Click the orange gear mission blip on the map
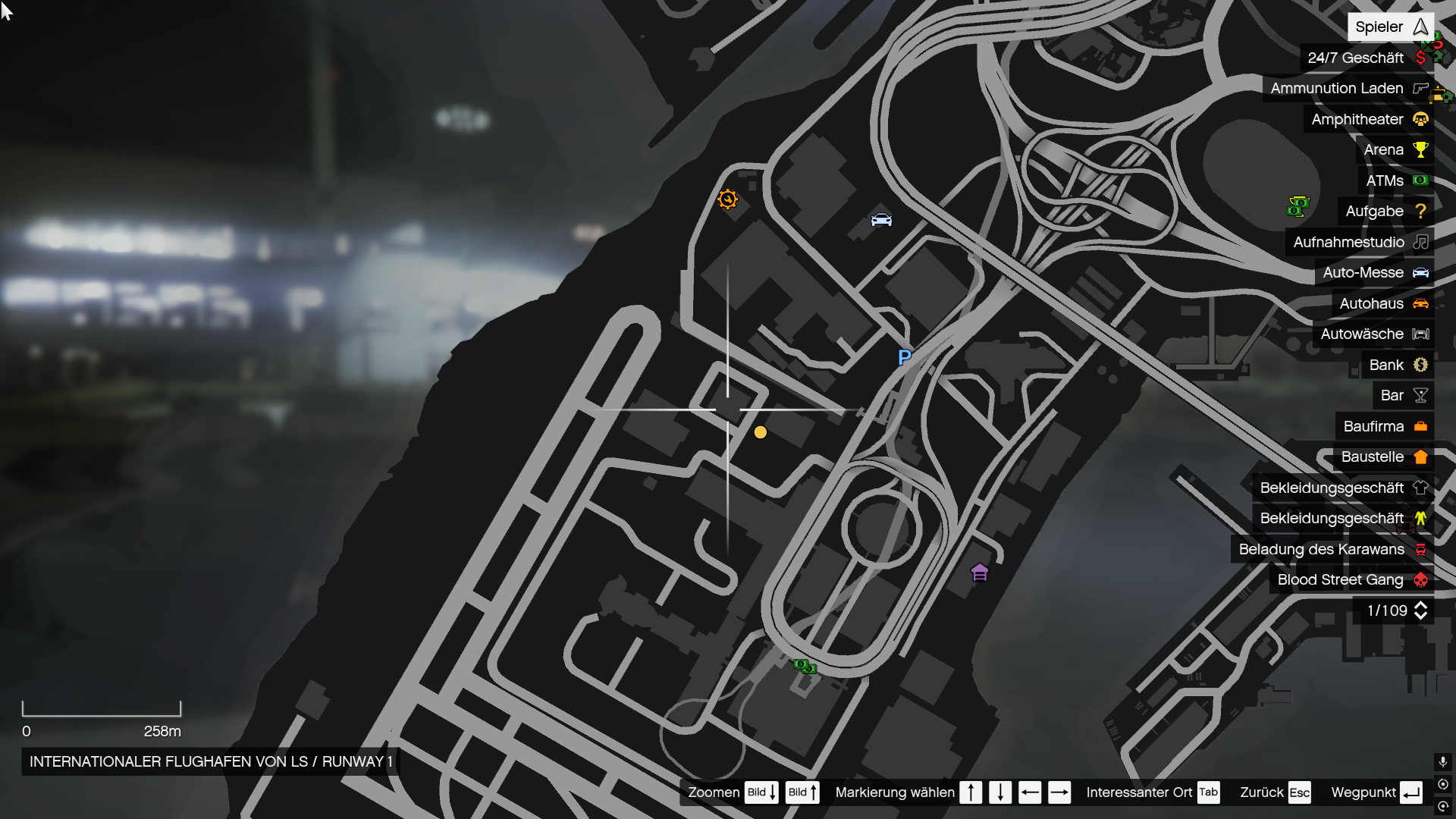 pos(727,199)
